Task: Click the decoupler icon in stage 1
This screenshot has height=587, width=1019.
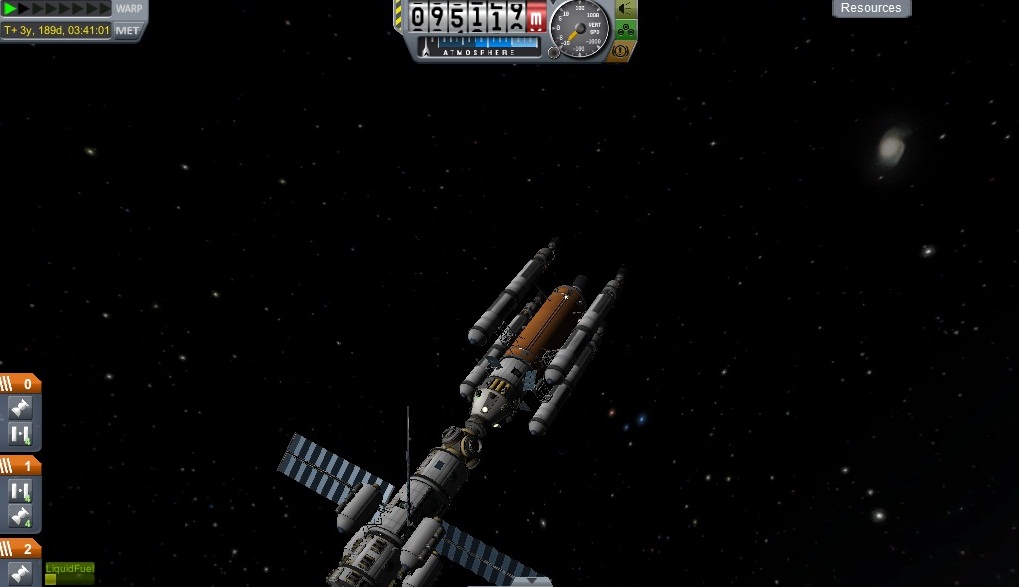Action: [x=21, y=491]
